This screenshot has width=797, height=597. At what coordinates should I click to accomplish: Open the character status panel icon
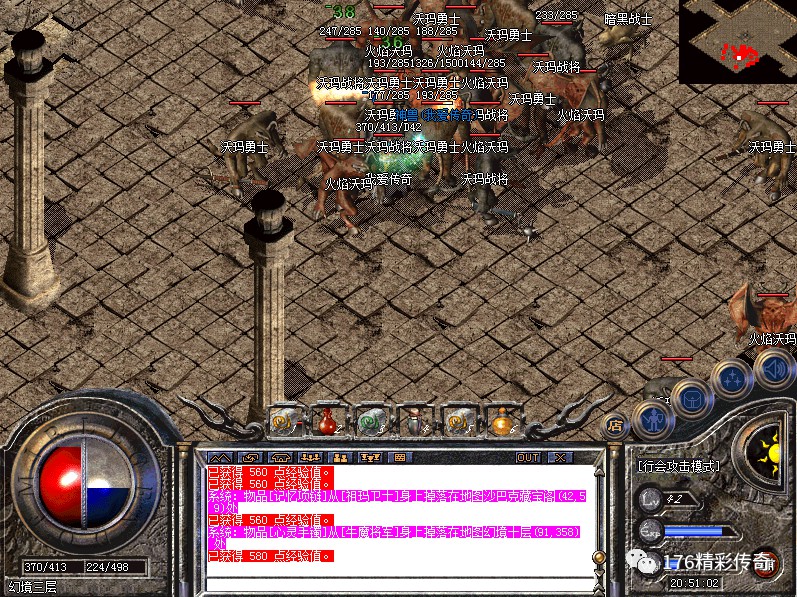[652, 418]
